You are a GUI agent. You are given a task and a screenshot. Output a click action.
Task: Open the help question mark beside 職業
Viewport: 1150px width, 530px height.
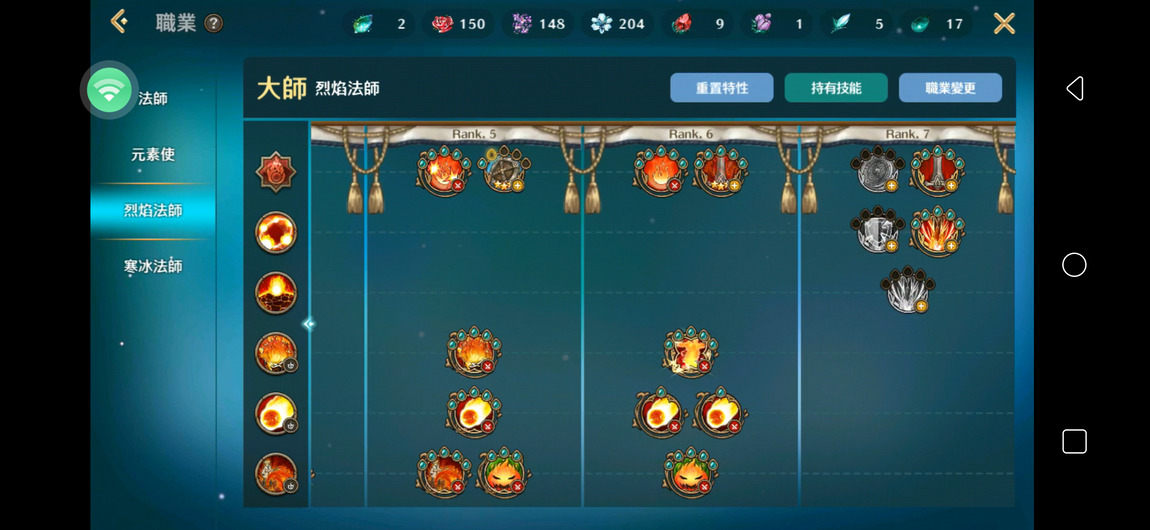(214, 24)
